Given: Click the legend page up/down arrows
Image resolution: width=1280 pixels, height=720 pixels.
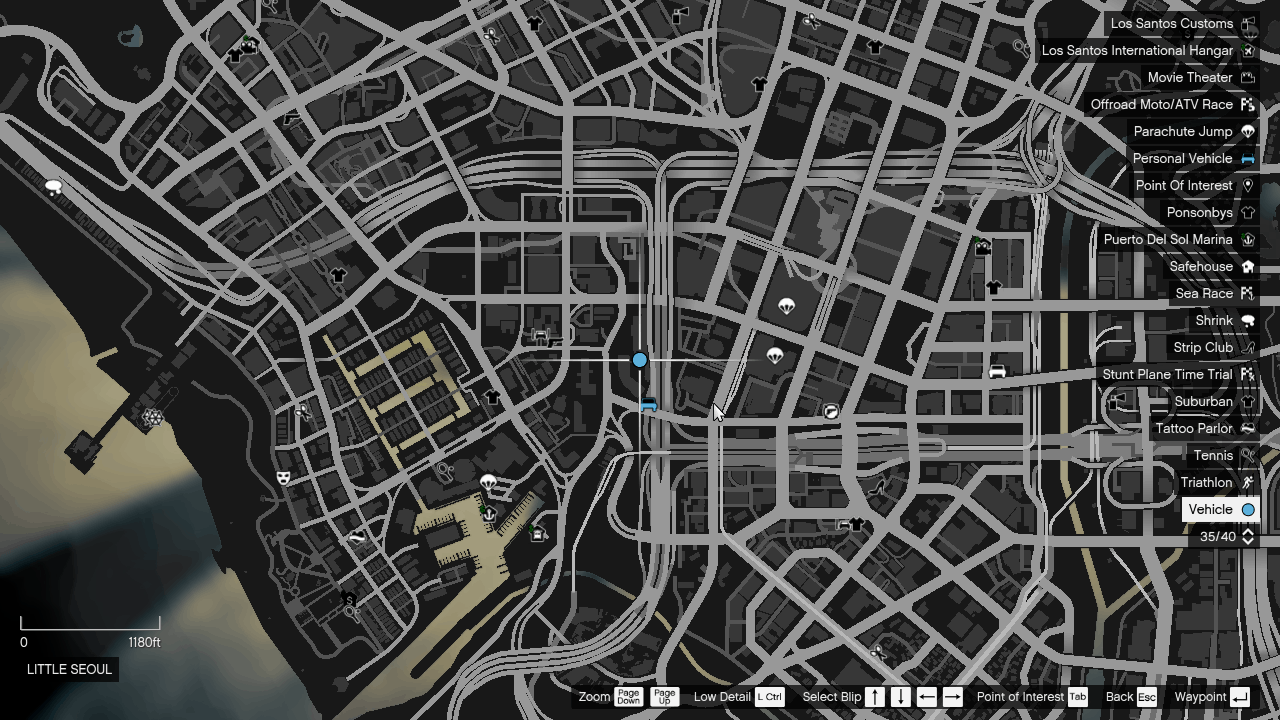Looking at the screenshot, I should [1247, 536].
